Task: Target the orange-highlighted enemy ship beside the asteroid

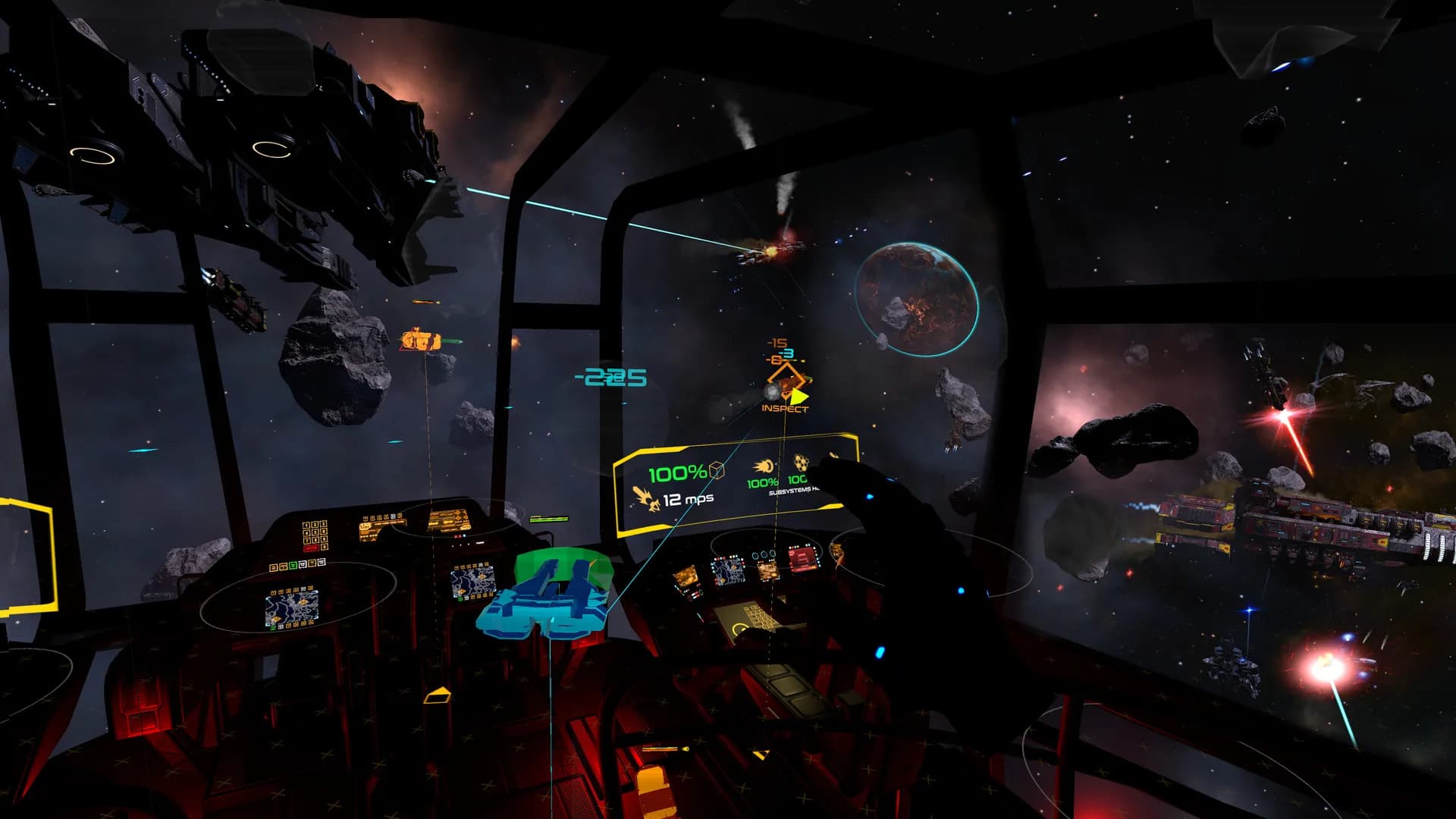Action: pyautogui.click(x=419, y=340)
